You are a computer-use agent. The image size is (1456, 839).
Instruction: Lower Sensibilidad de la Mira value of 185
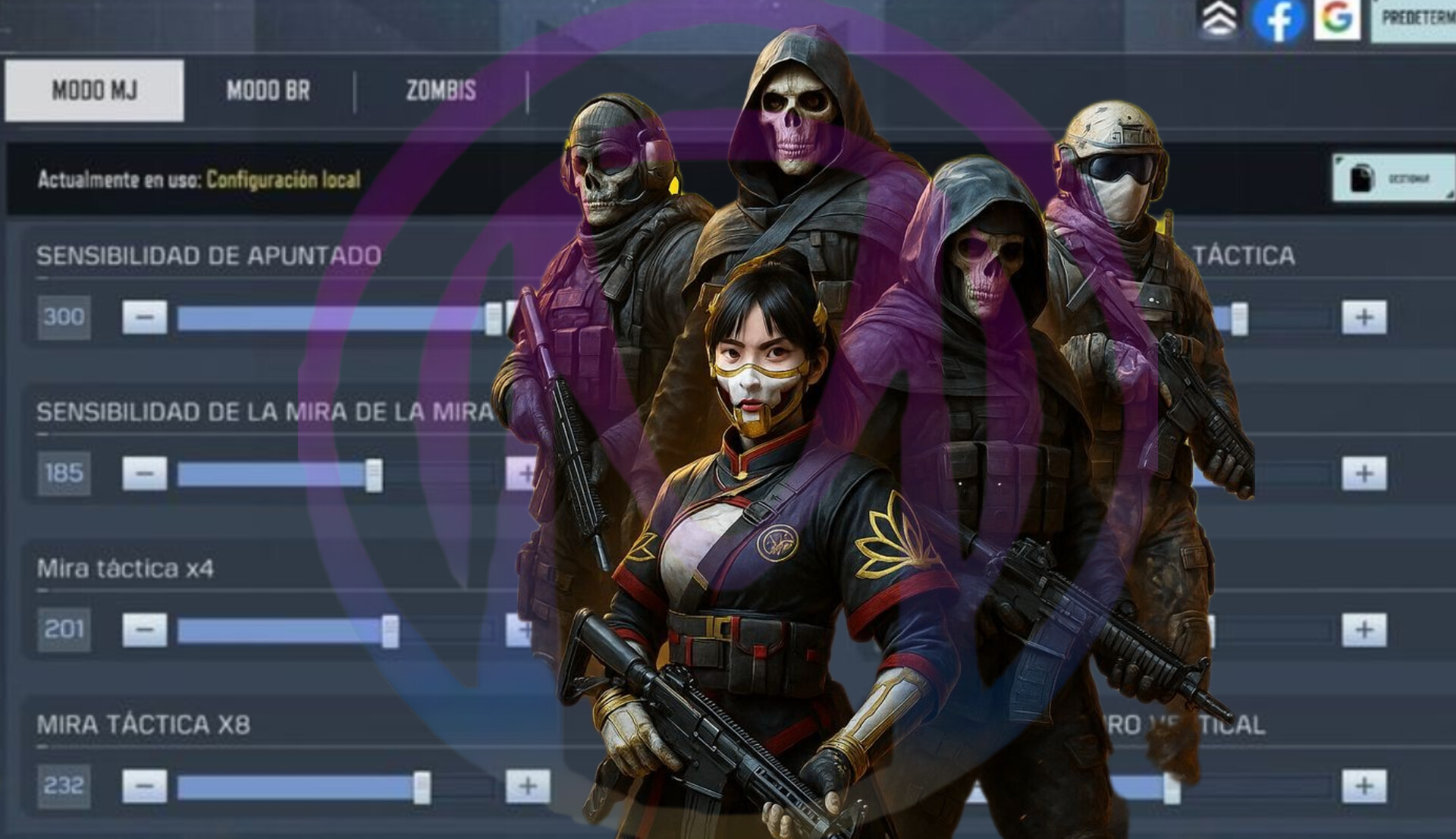click(x=145, y=473)
